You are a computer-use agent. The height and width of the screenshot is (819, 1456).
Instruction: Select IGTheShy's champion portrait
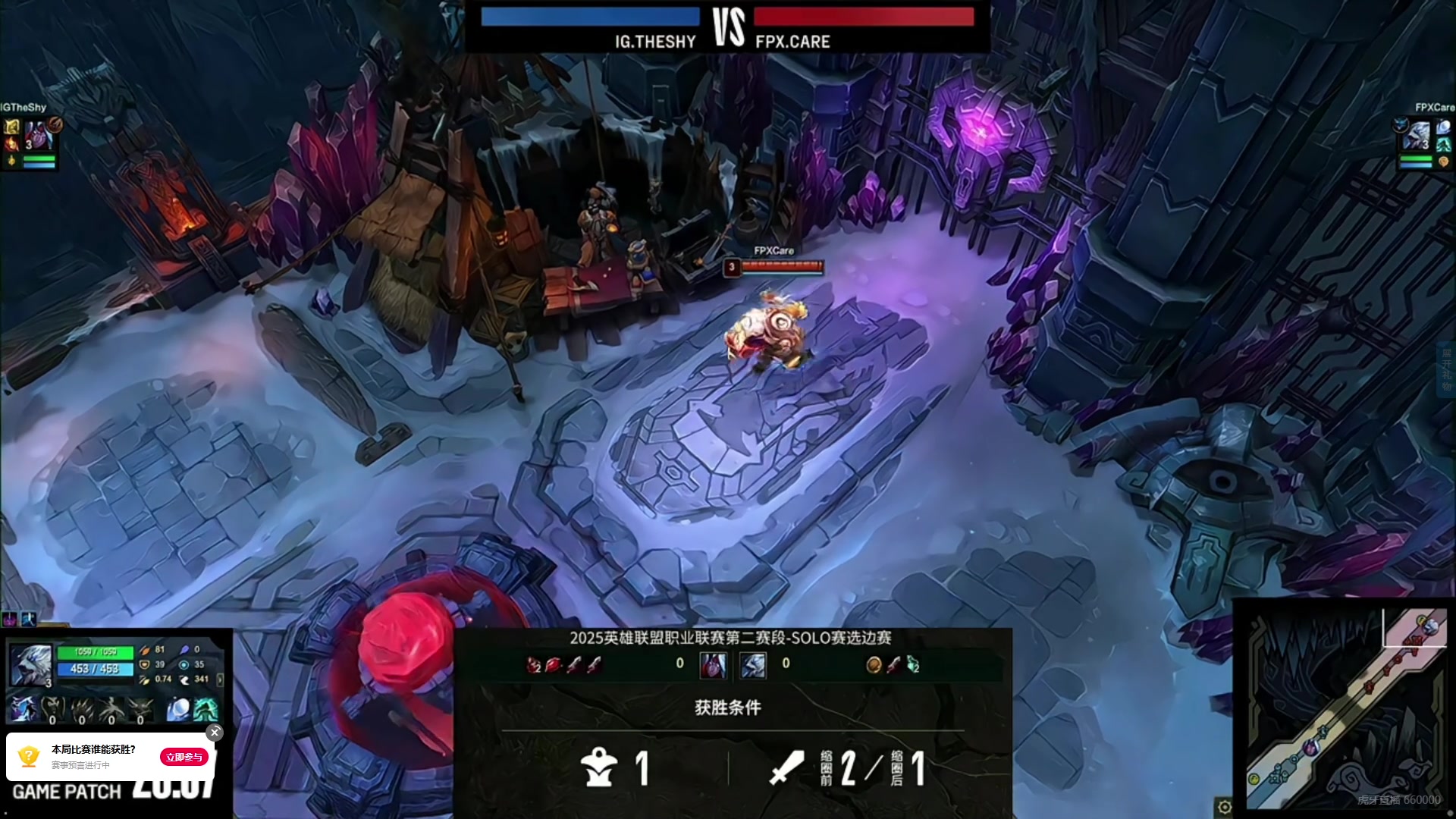[x=38, y=135]
